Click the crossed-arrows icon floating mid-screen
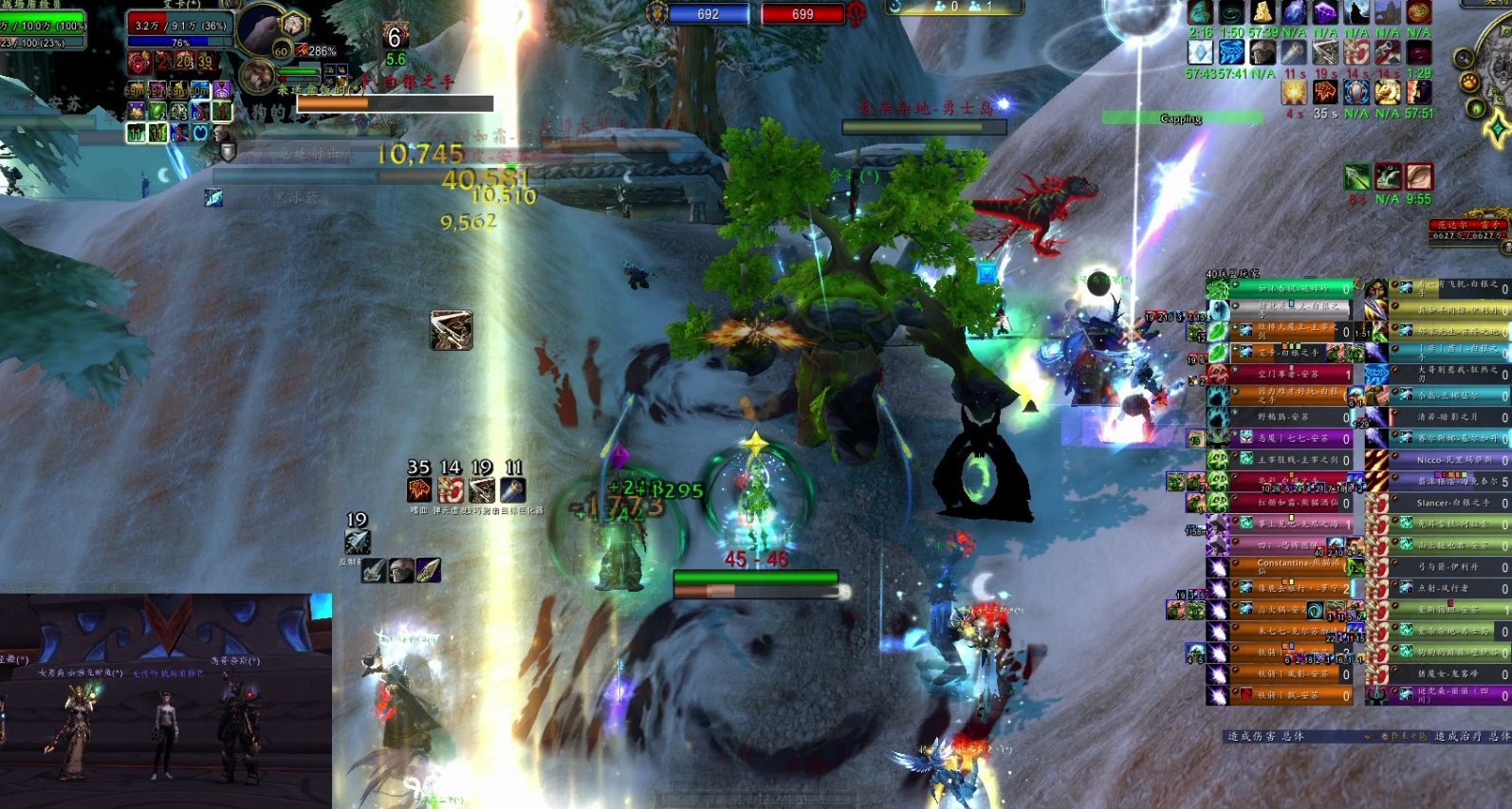 (451, 330)
